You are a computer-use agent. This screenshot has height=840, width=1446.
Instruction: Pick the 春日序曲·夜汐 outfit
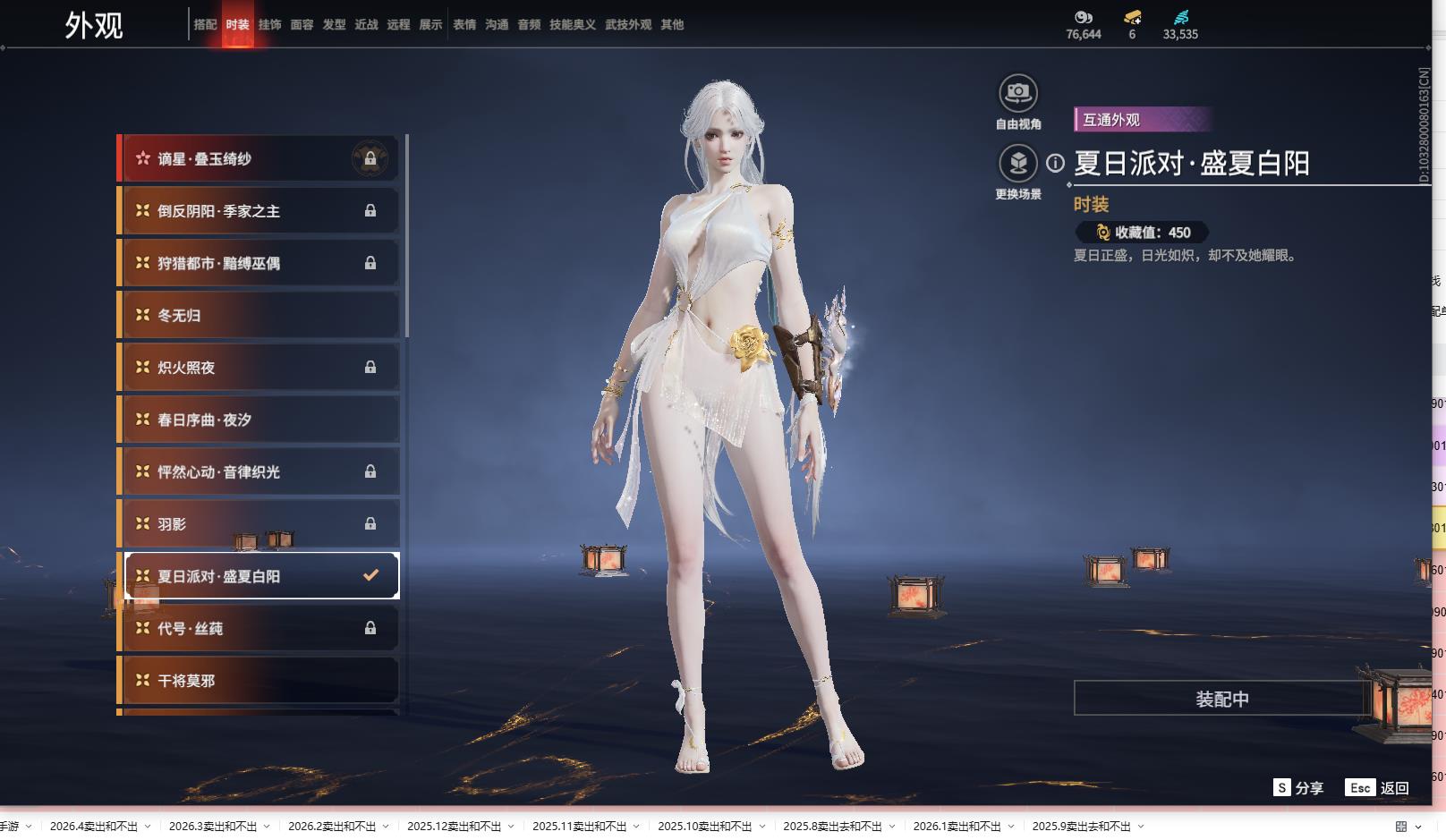pos(259,420)
